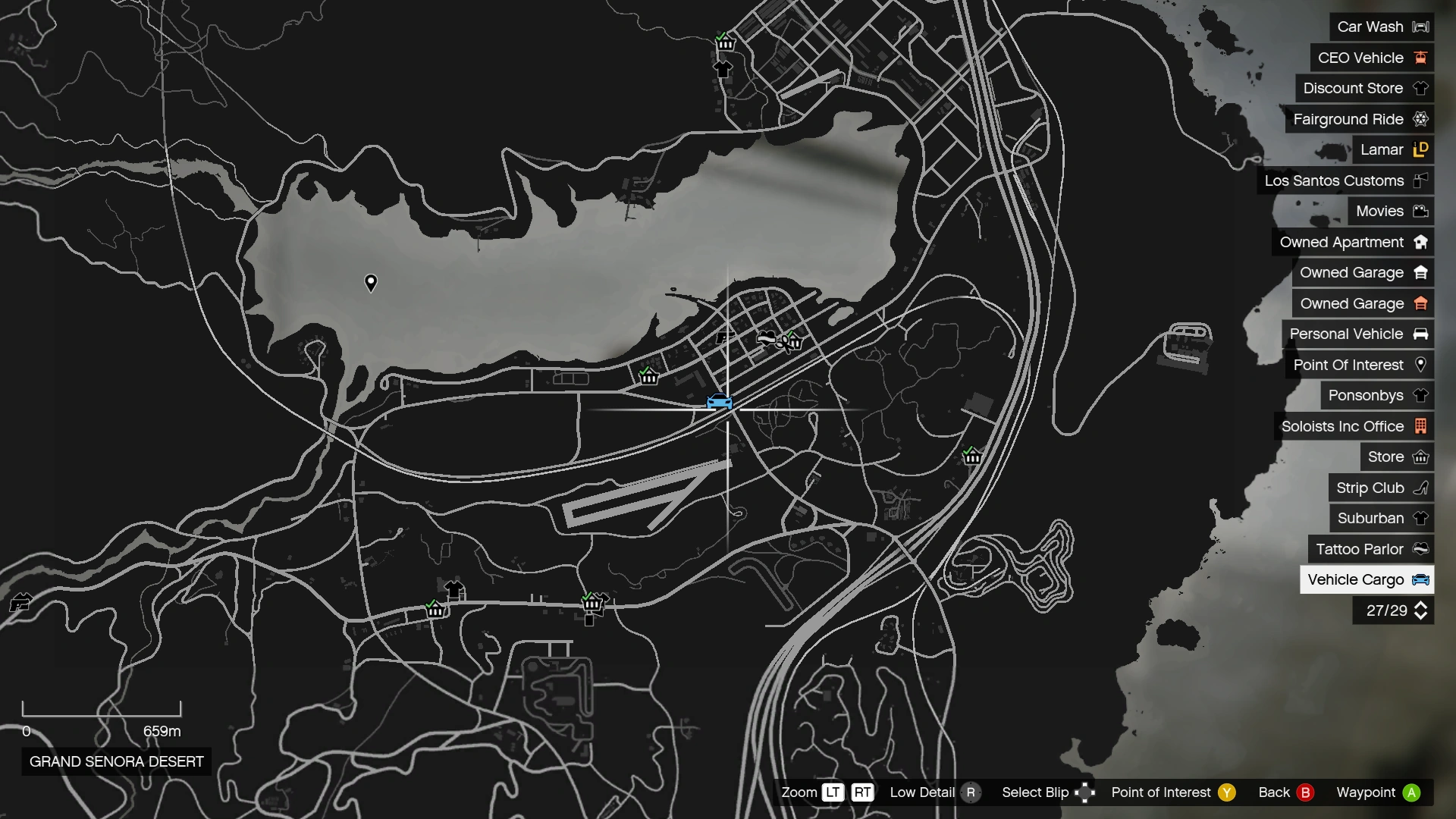Click the Lamar contact icon

tap(1421, 149)
